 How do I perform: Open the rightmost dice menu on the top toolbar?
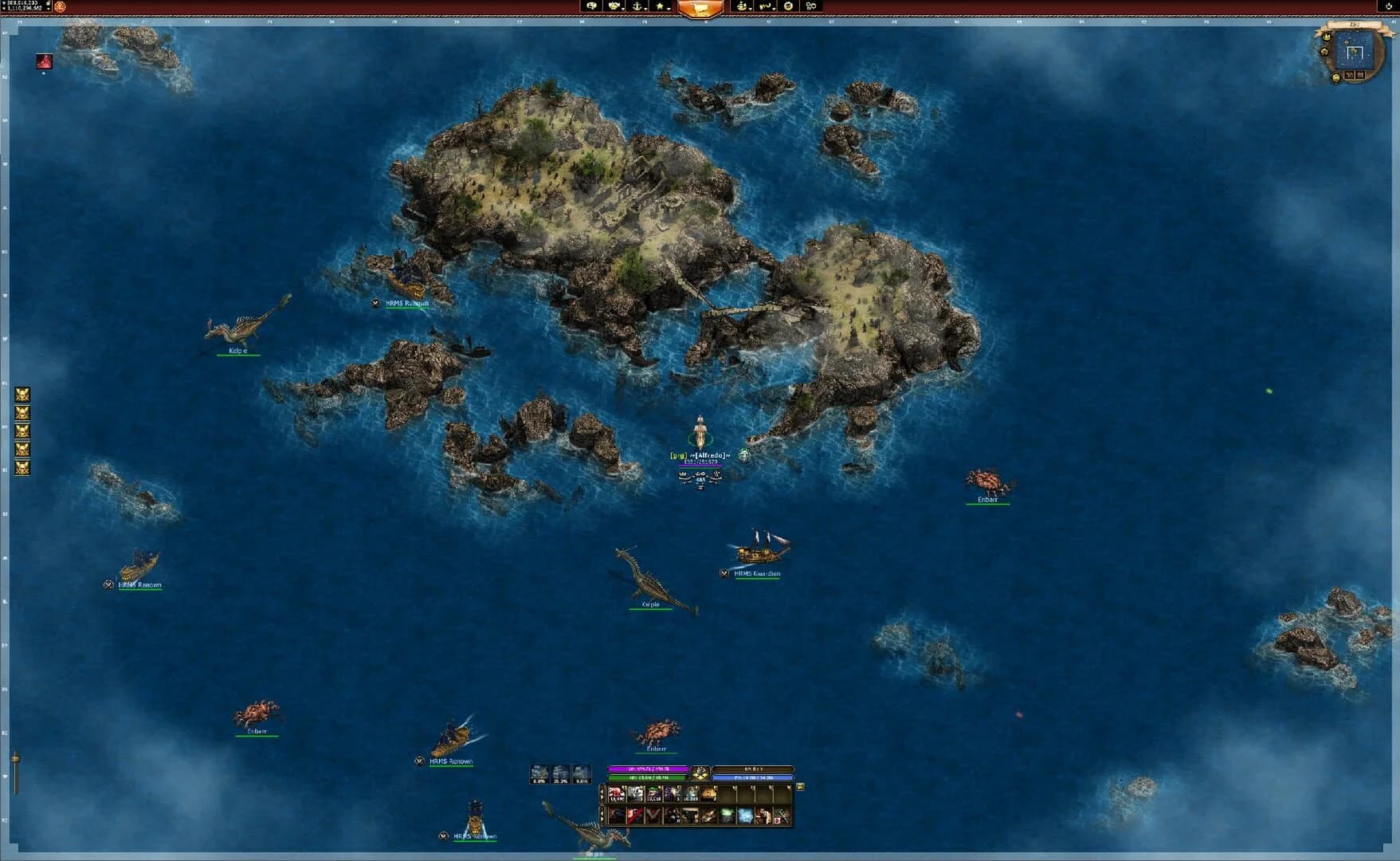810,6
